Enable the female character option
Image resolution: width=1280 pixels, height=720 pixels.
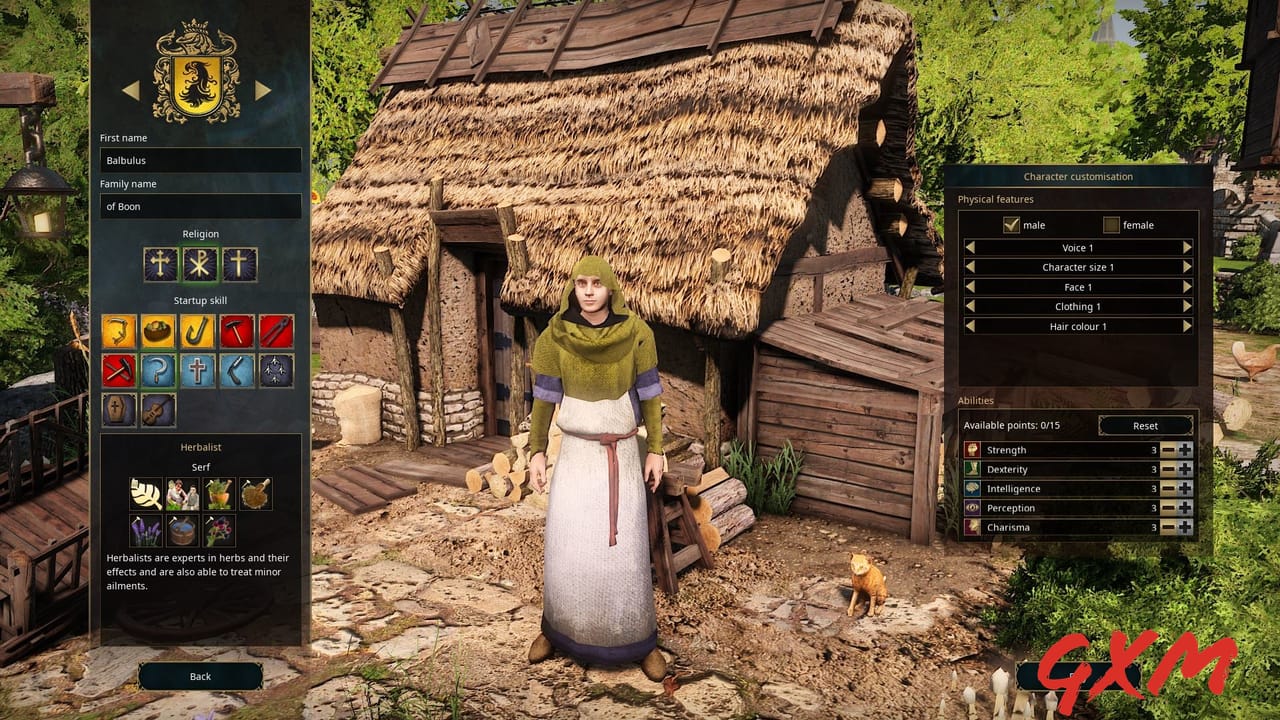[x=1113, y=225]
